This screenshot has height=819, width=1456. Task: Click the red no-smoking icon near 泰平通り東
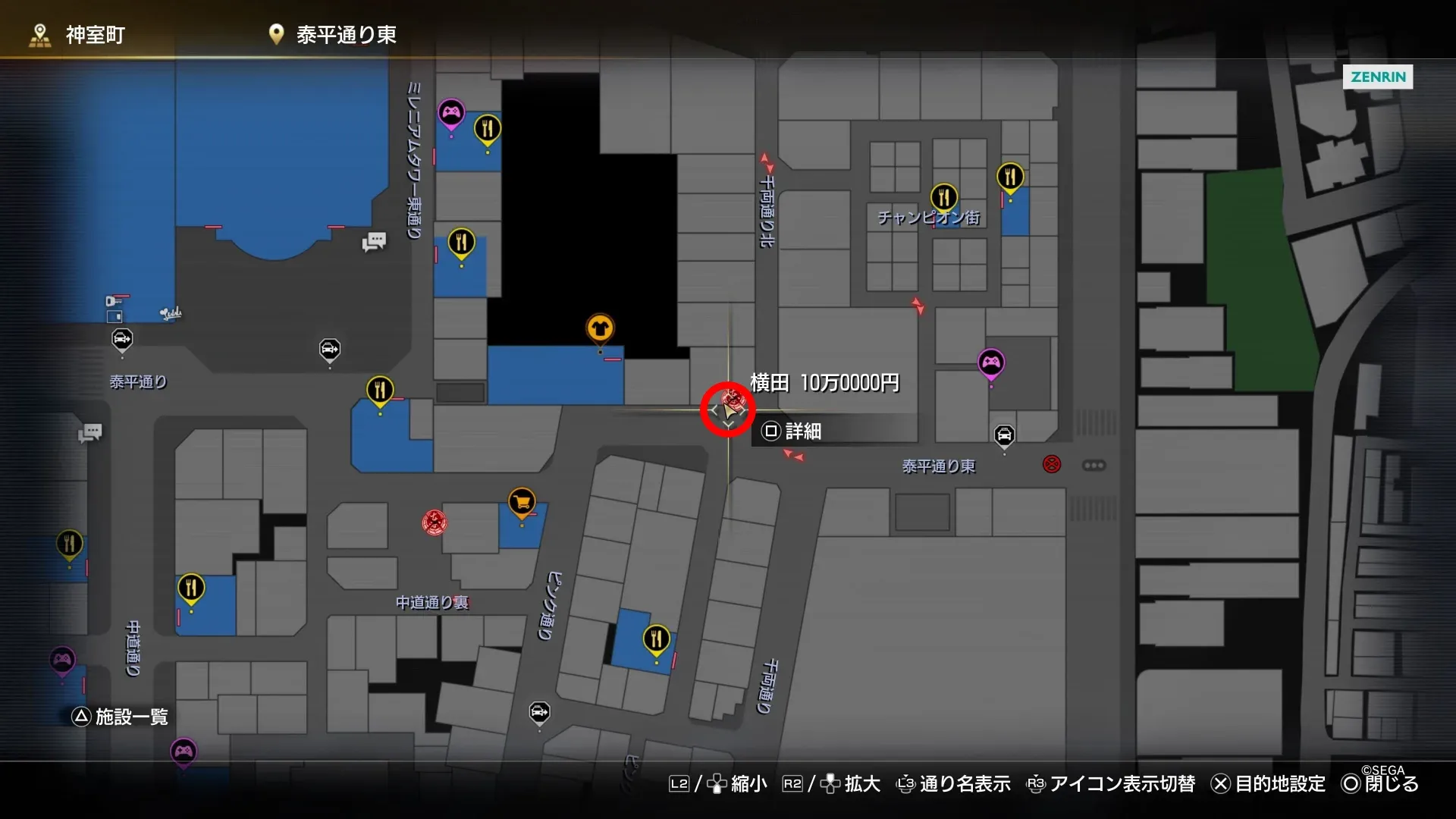point(1051,465)
